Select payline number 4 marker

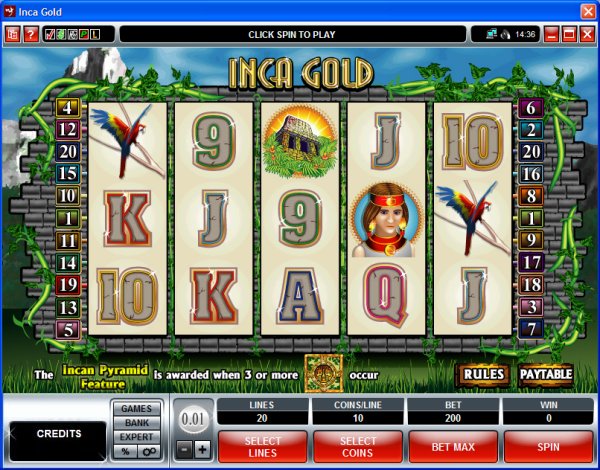coord(68,107)
